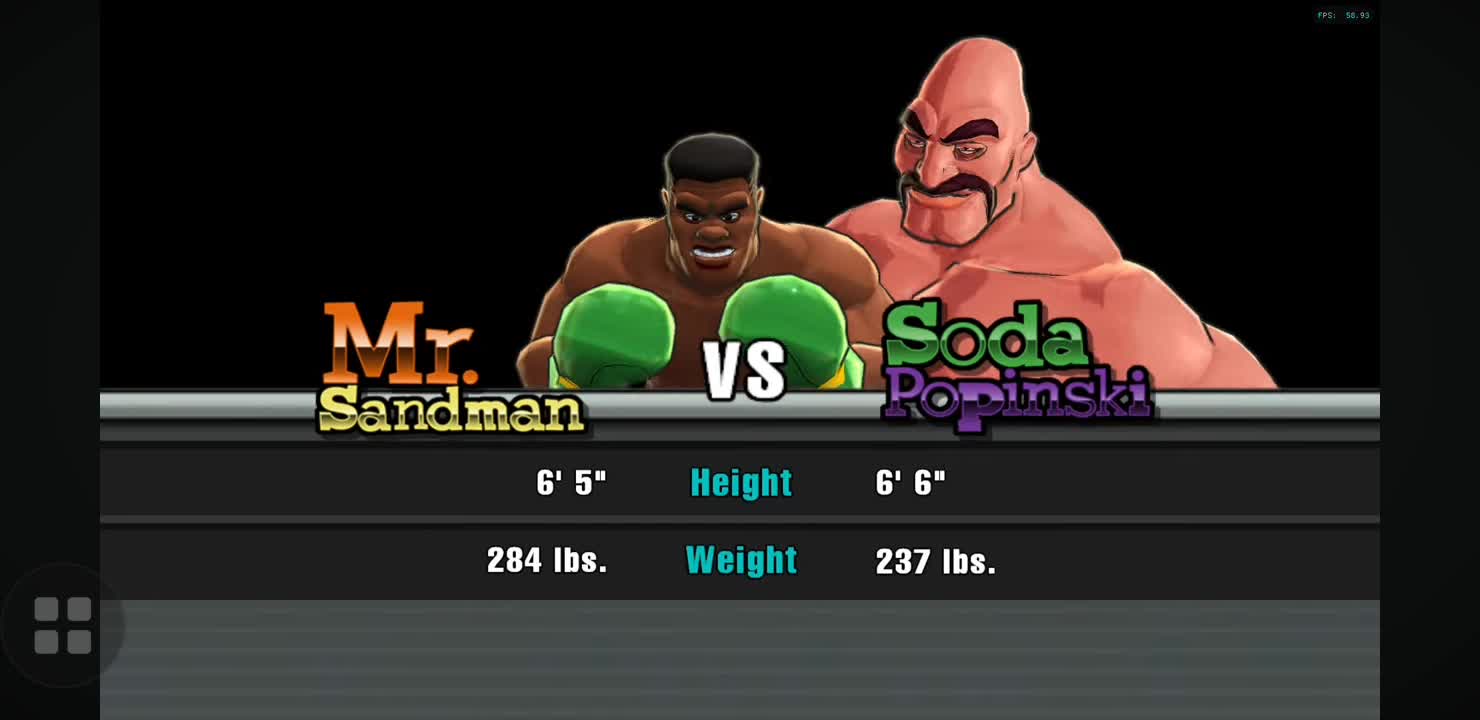Click Mr. Sandman's weight of 284 lbs
The width and height of the screenshot is (1480, 720).
coord(547,561)
